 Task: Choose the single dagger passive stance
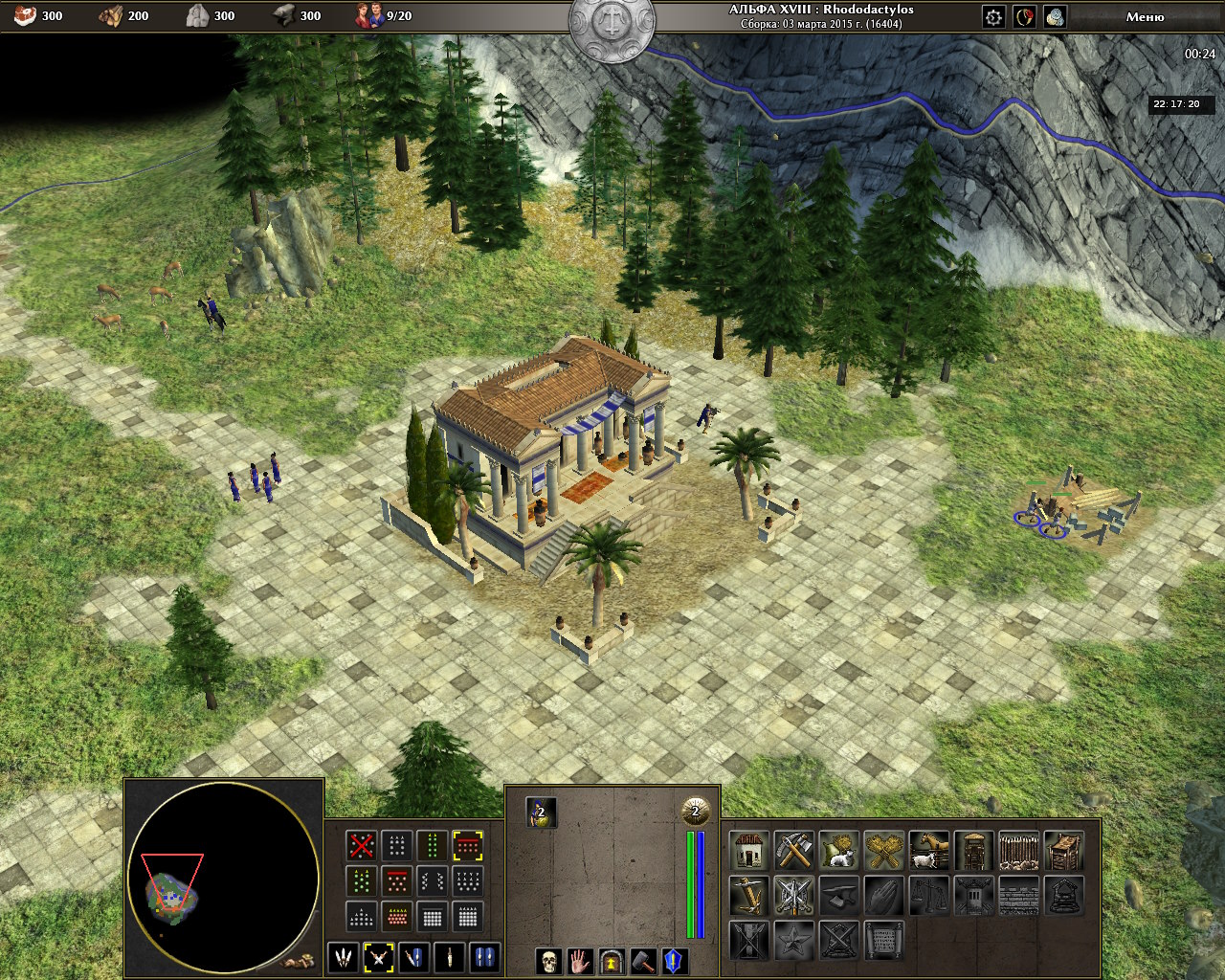pos(450,957)
